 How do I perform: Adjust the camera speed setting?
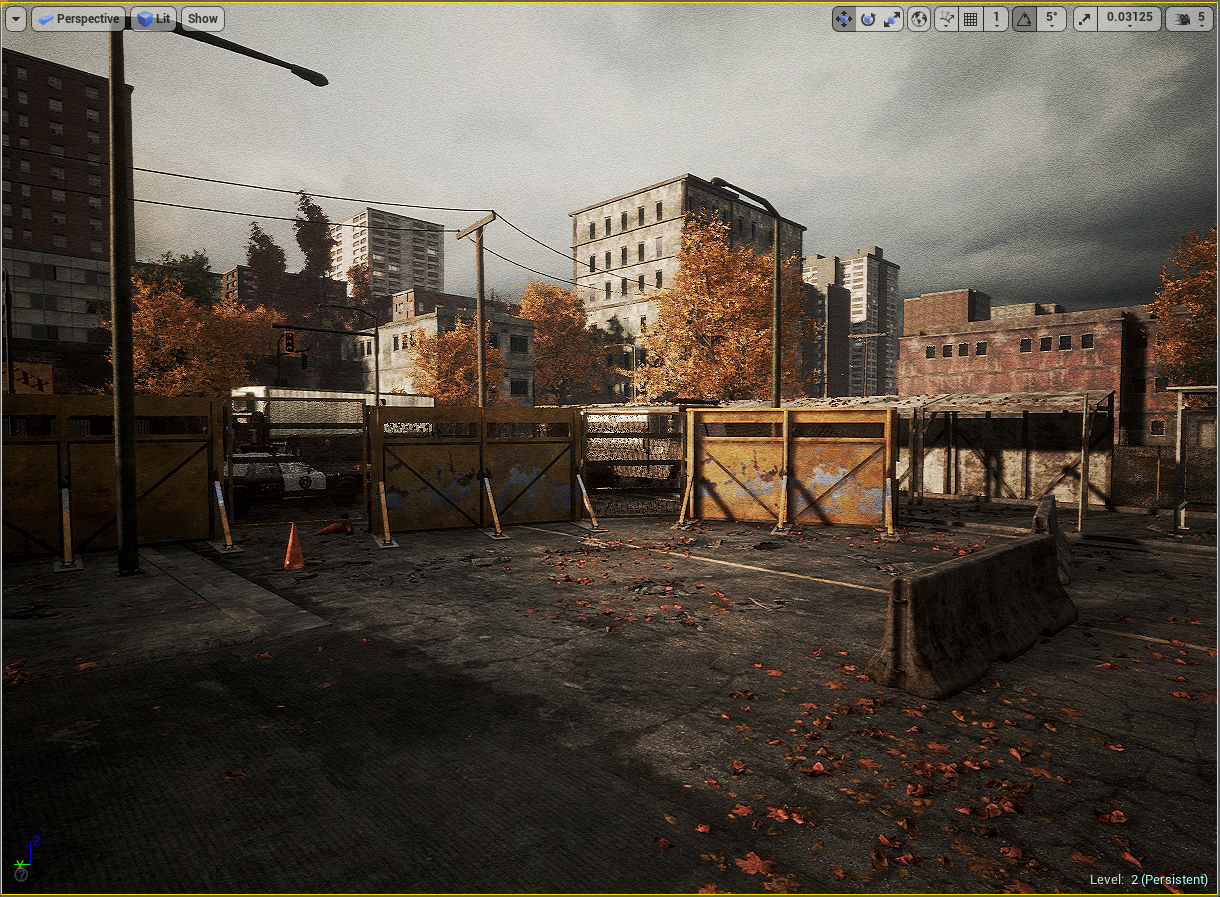point(1190,19)
